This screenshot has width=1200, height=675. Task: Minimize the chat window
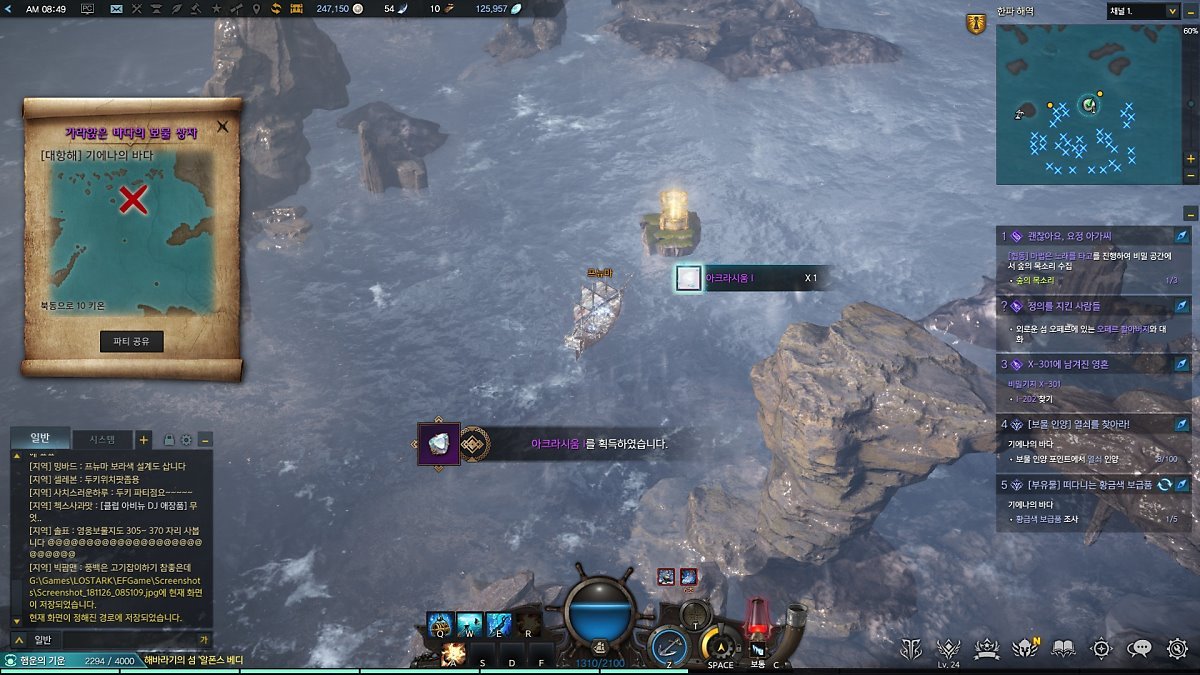pyautogui.click(x=205, y=439)
